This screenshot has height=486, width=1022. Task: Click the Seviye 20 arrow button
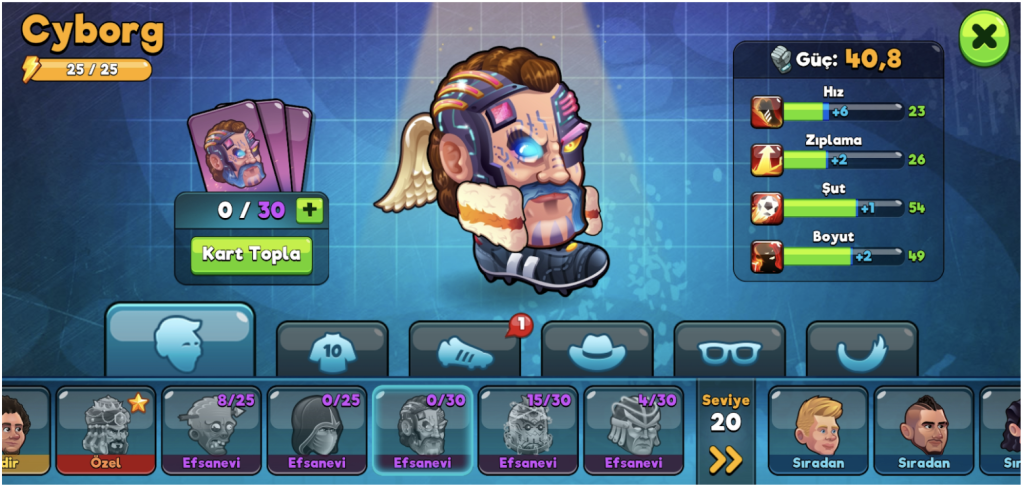coord(725,459)
